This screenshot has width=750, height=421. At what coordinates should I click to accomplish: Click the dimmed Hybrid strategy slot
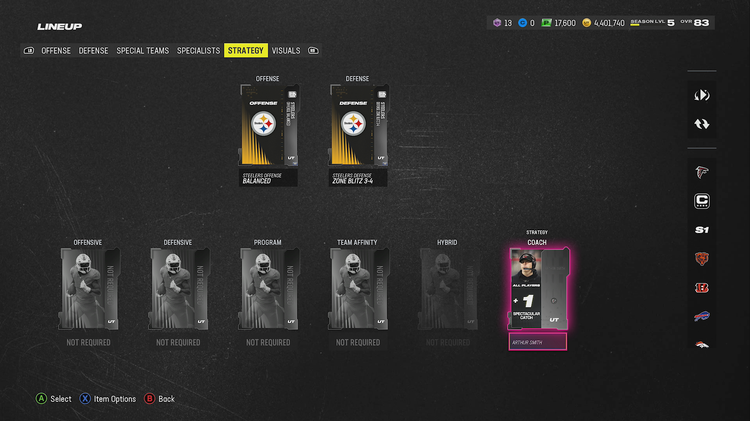click(447, 289)
